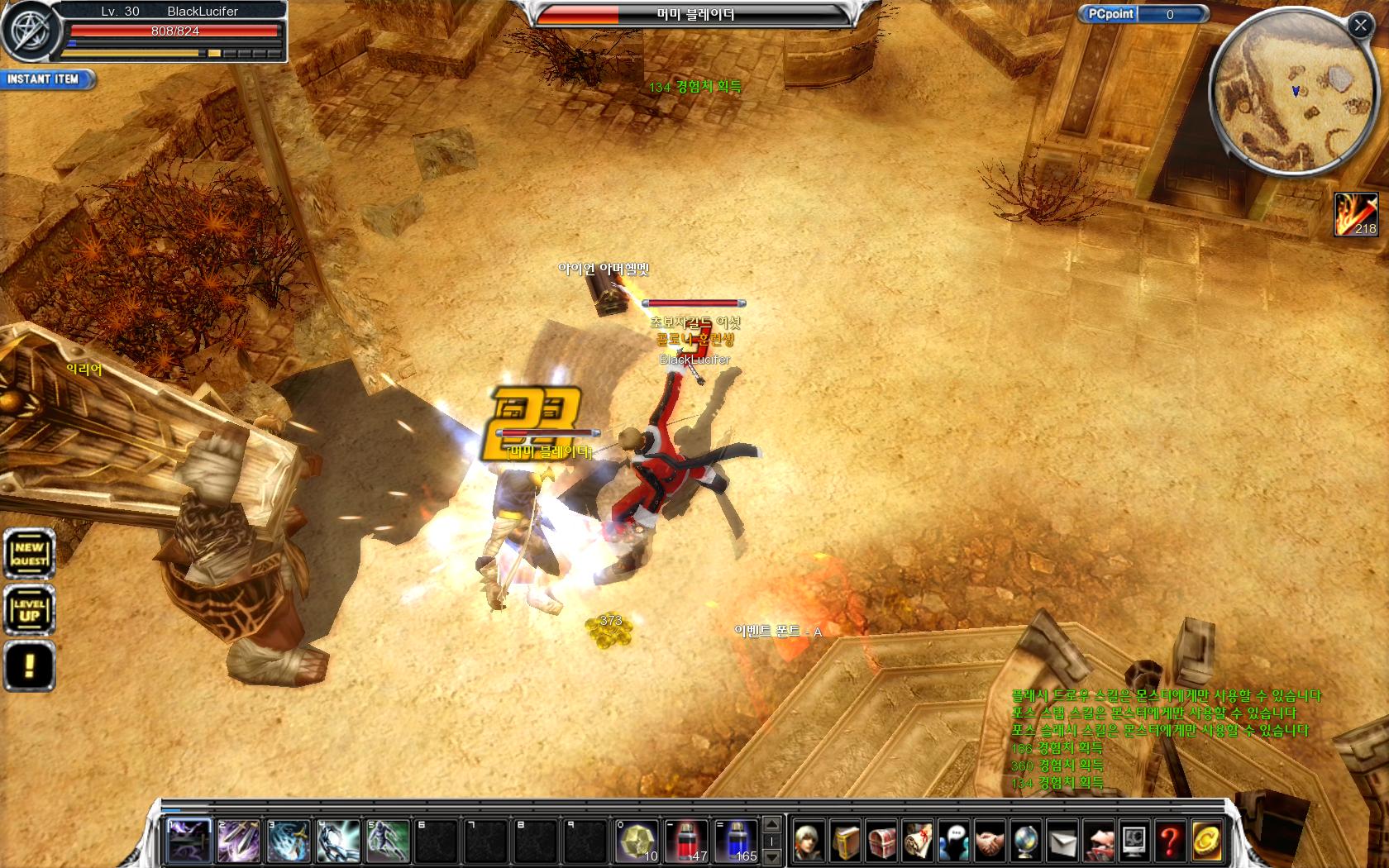Open the mail envelope icon
Screen dimensions: 1389x868
(1062, 842)
